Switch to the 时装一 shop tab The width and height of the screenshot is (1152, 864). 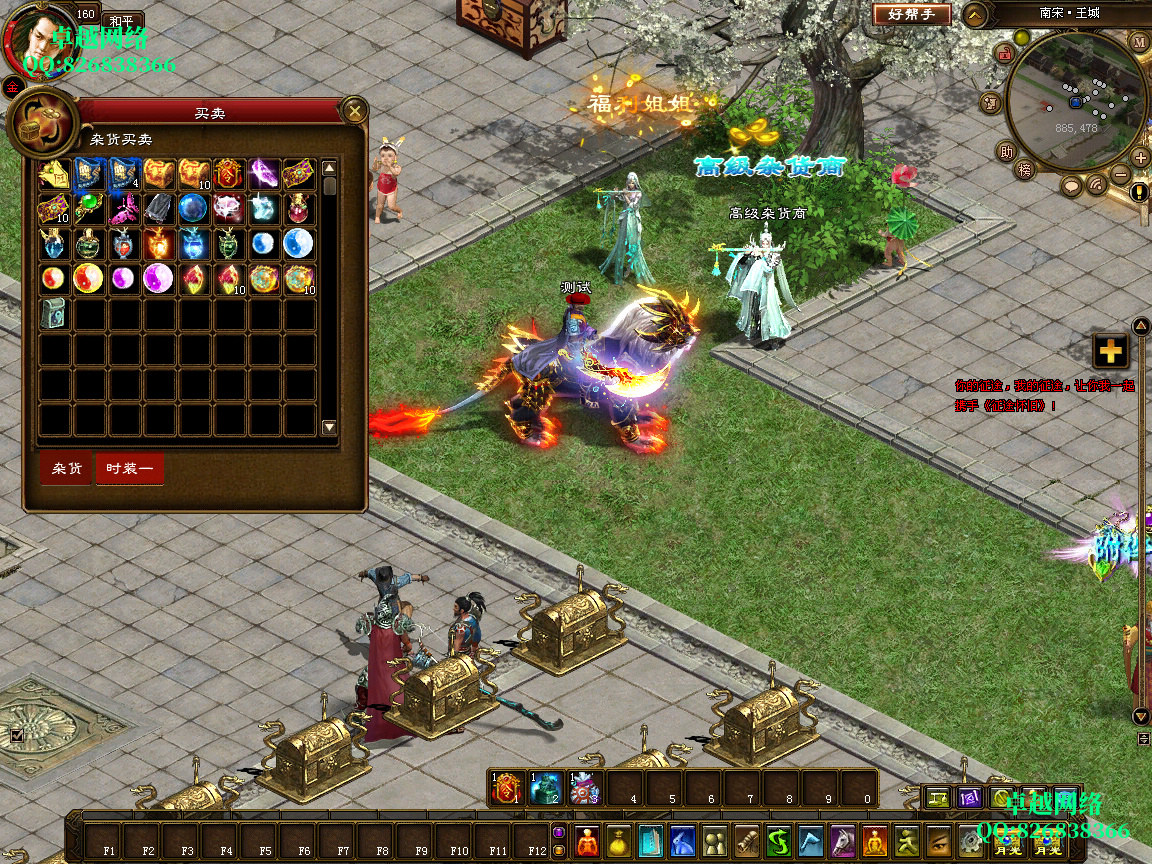point(129,469)
